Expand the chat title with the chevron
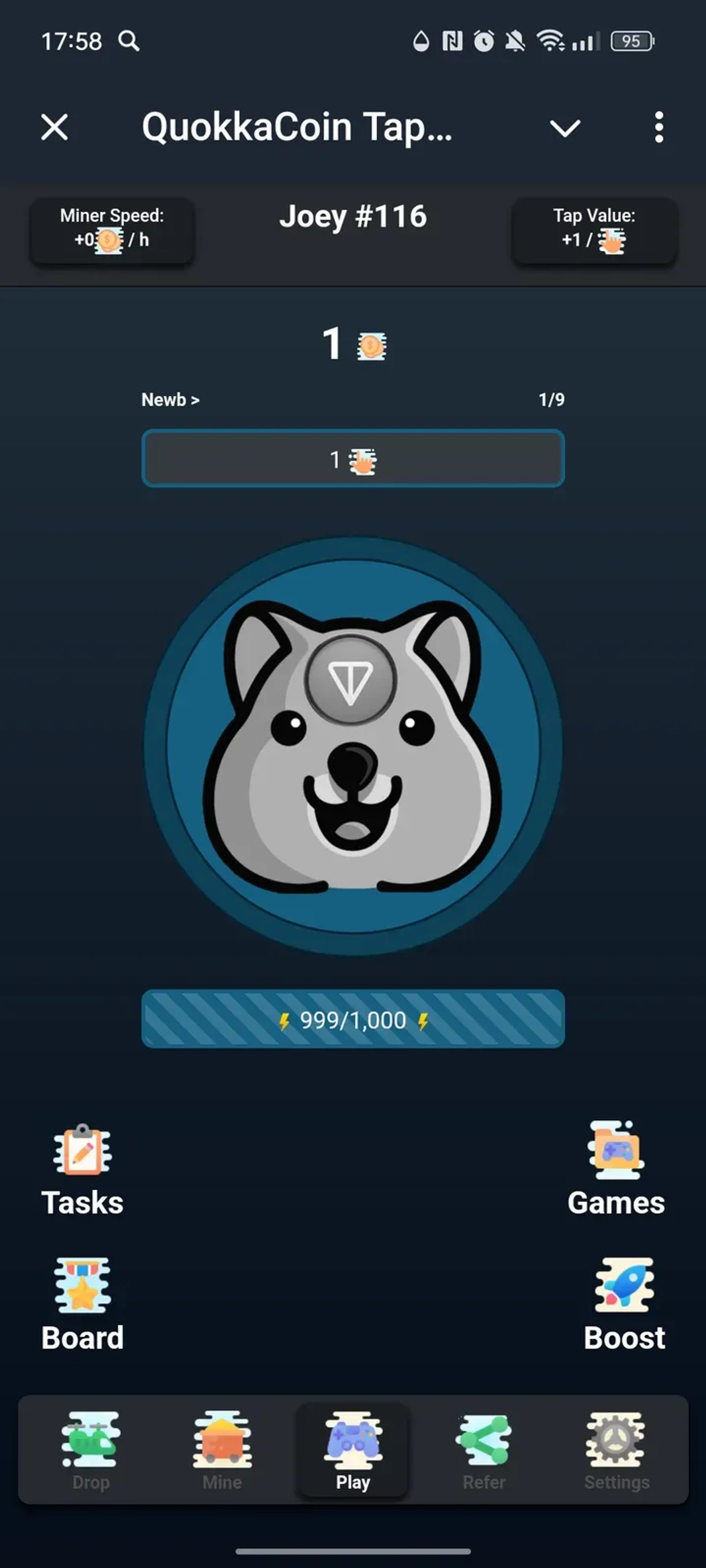This screenshot has width=706, height=1568. (x=564, y=127)
